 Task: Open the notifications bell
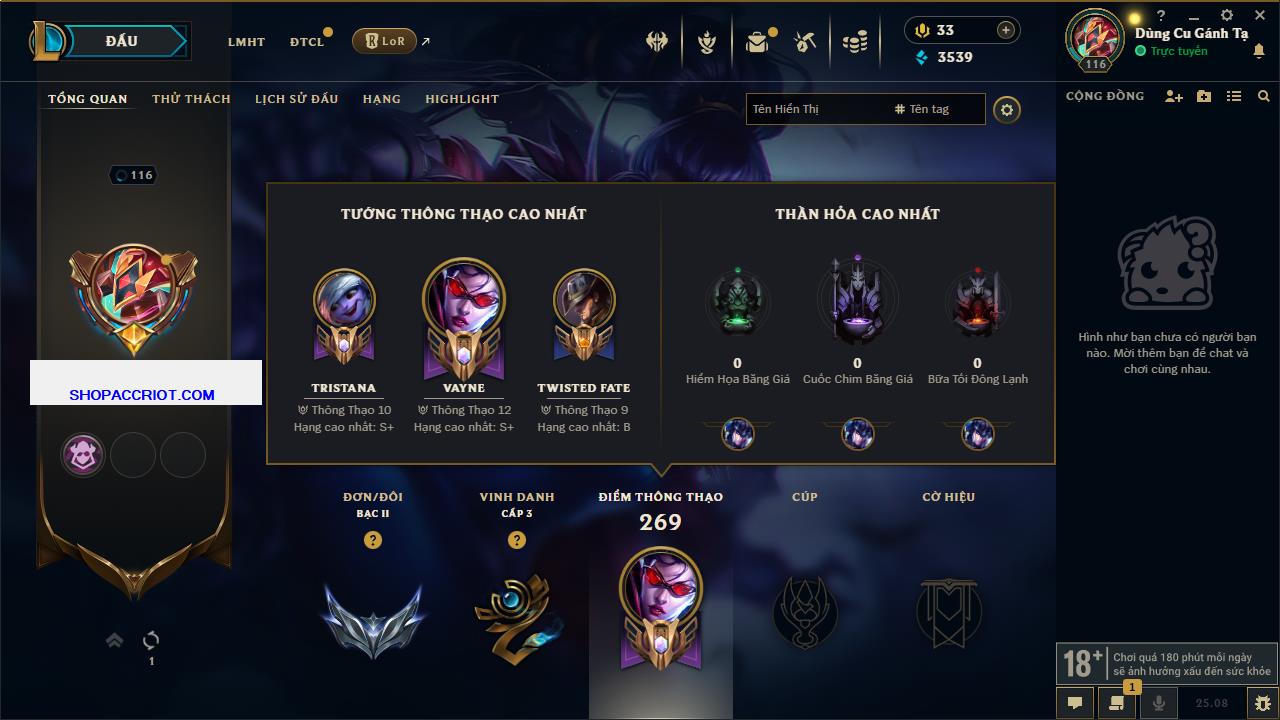click(x=1258, y=51)
